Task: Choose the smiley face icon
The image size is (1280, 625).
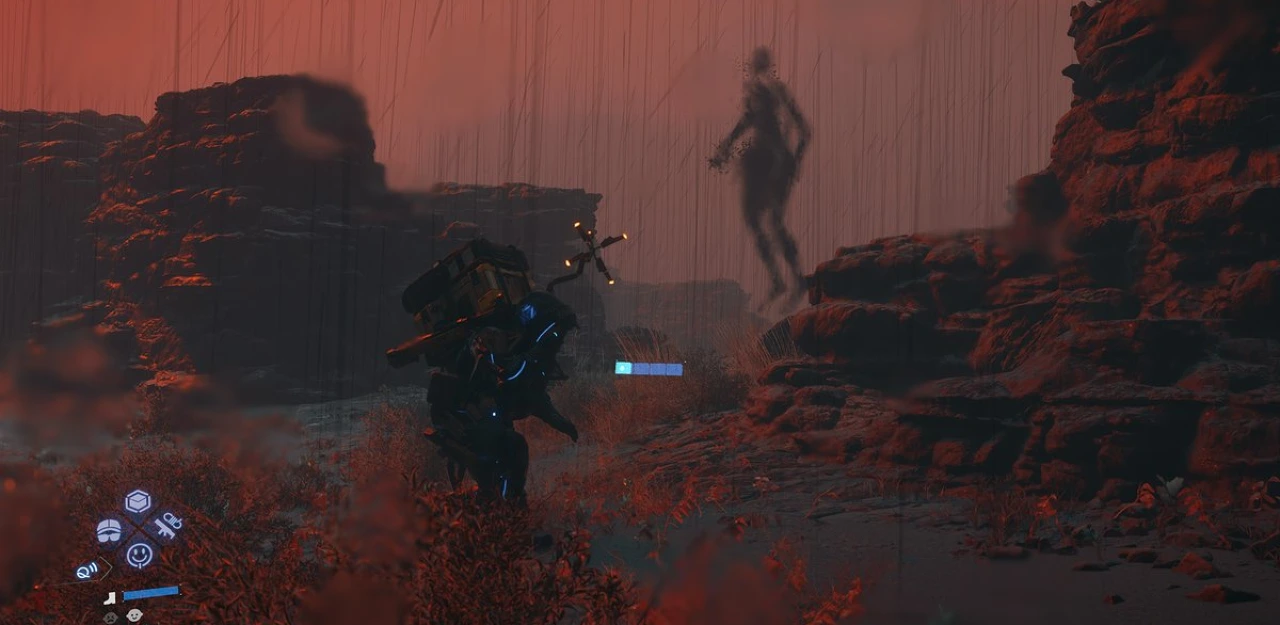Action: [139, 554]
